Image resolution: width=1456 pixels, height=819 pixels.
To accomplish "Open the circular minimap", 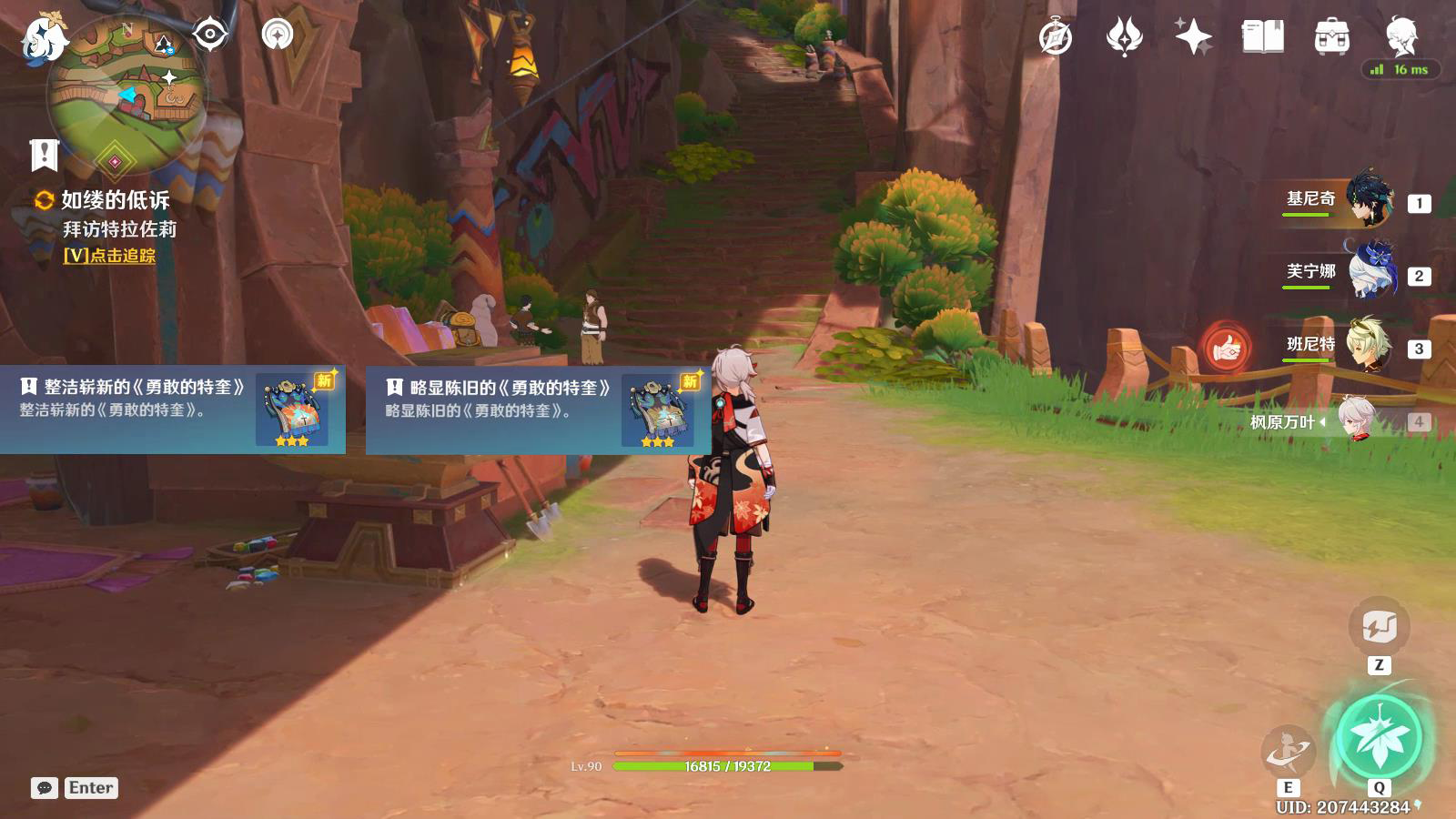I will pyautogui.click(x=126, y=93).
